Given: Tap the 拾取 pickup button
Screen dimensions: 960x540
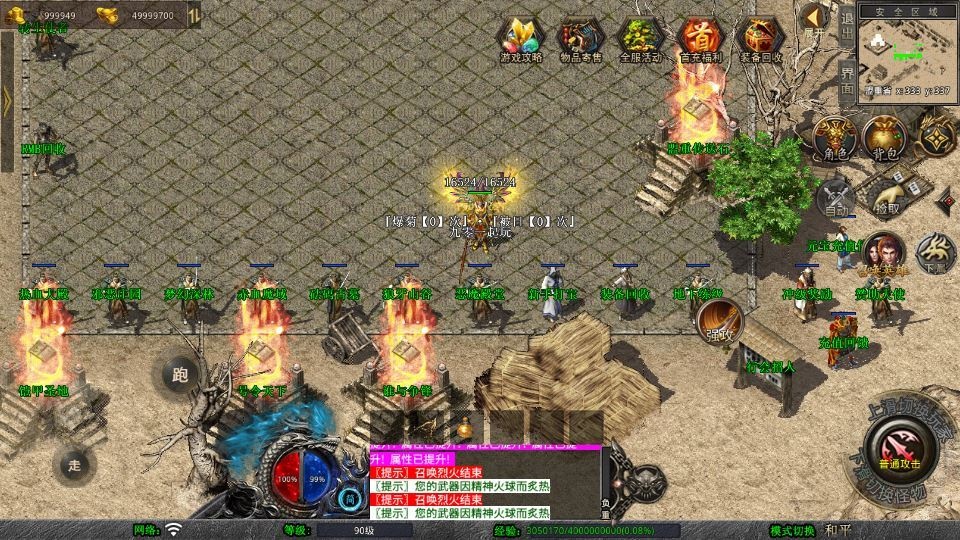Looking at the screenshot, I should coord(886,196).
